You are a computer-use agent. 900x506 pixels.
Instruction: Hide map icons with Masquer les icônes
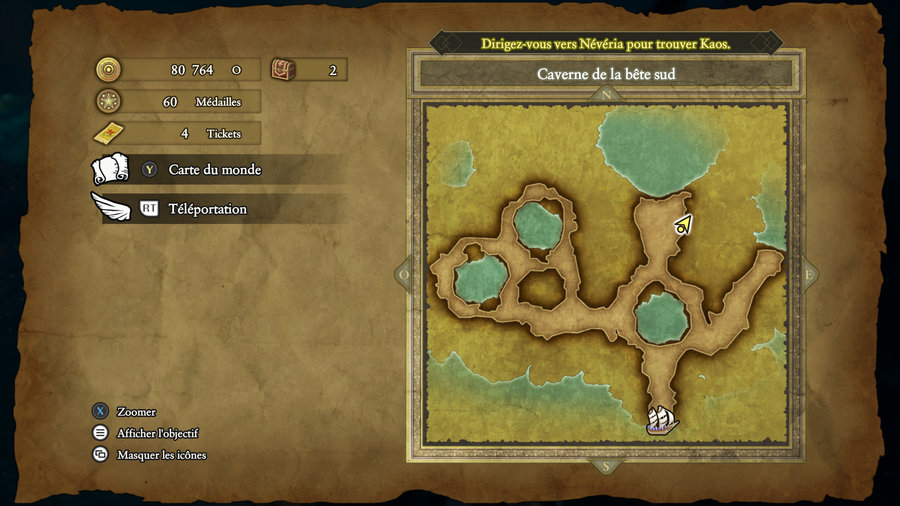pyautogui.click(x=161, y=455)
